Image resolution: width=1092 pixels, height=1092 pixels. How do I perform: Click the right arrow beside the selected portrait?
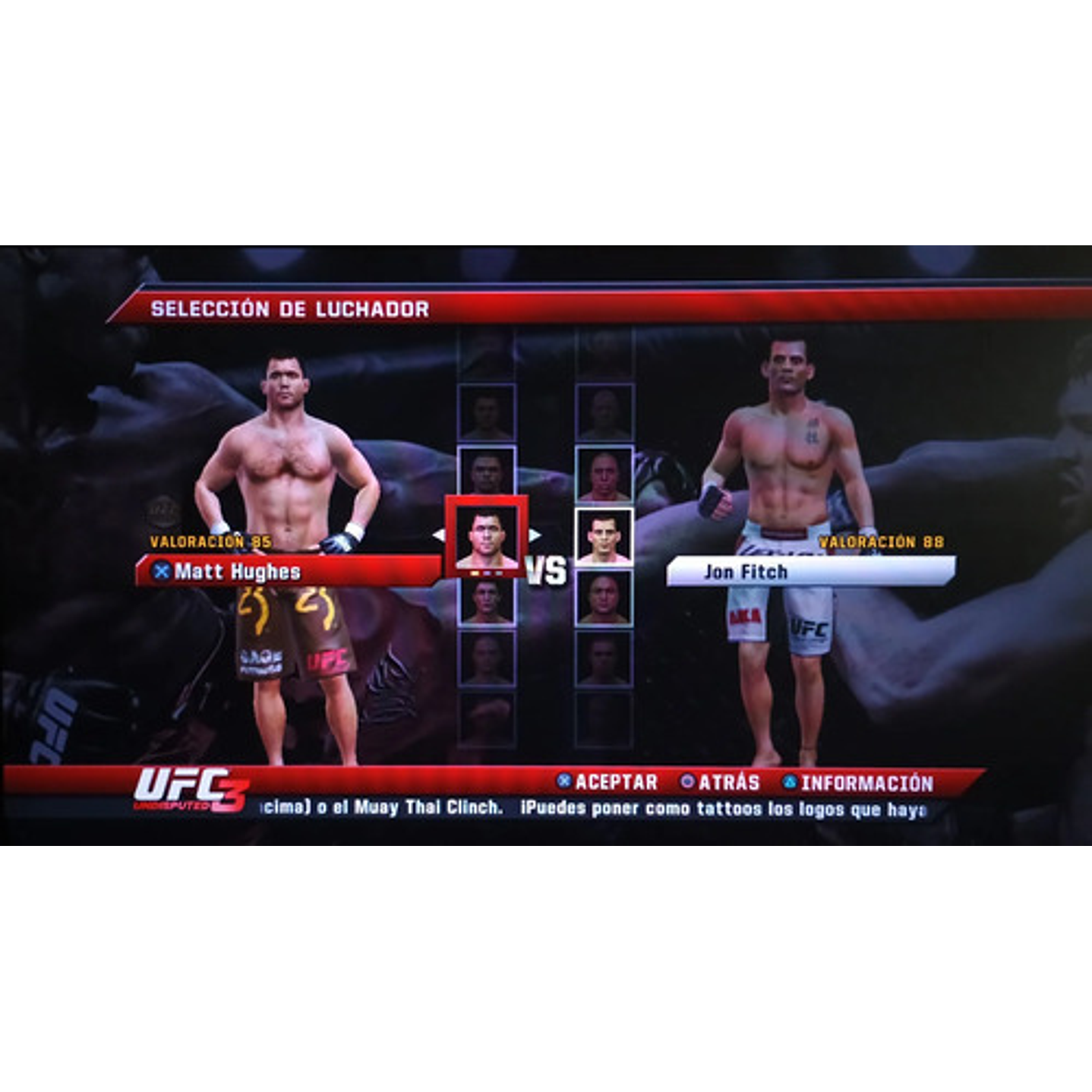point(535,535)
